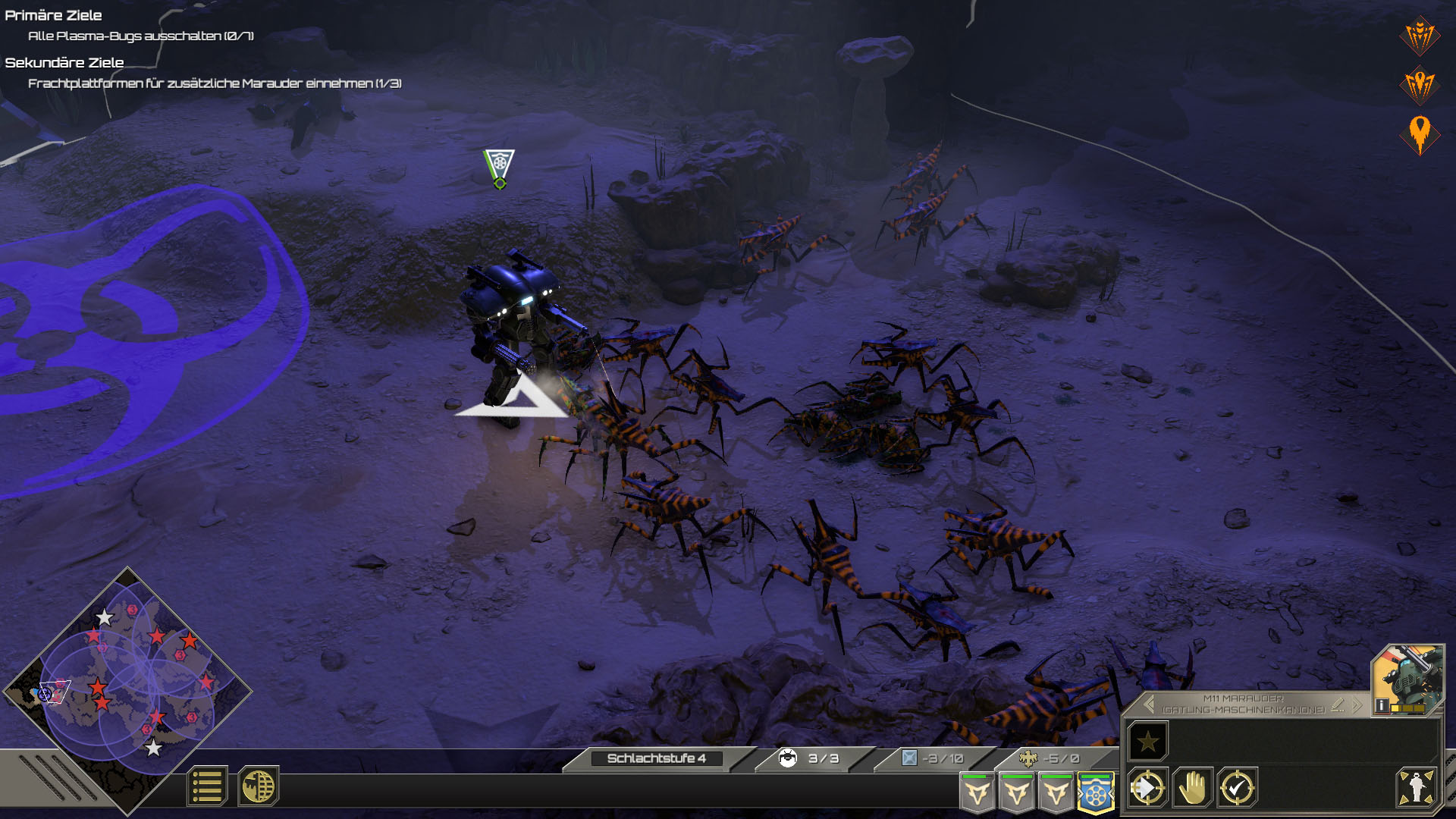Activate the crosshair checkmark command

[x=1237, y=788]
